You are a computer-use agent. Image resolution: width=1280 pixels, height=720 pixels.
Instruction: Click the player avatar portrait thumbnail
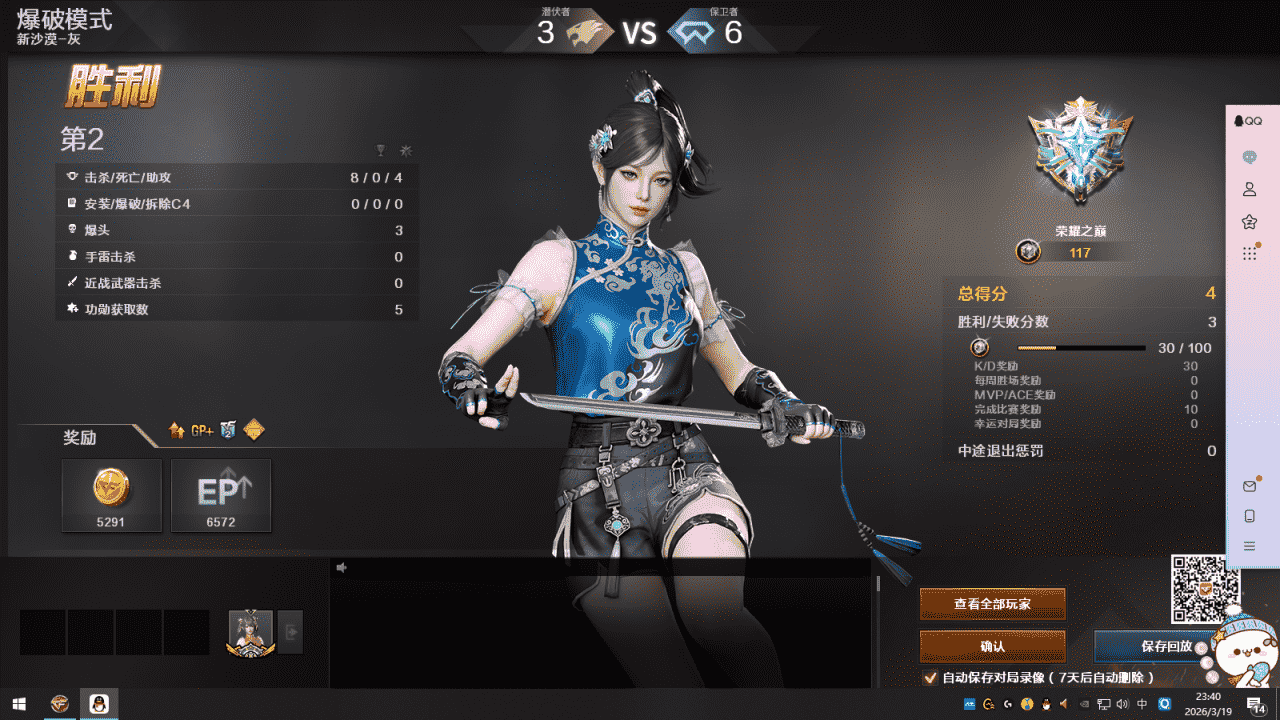click(250, 632)
